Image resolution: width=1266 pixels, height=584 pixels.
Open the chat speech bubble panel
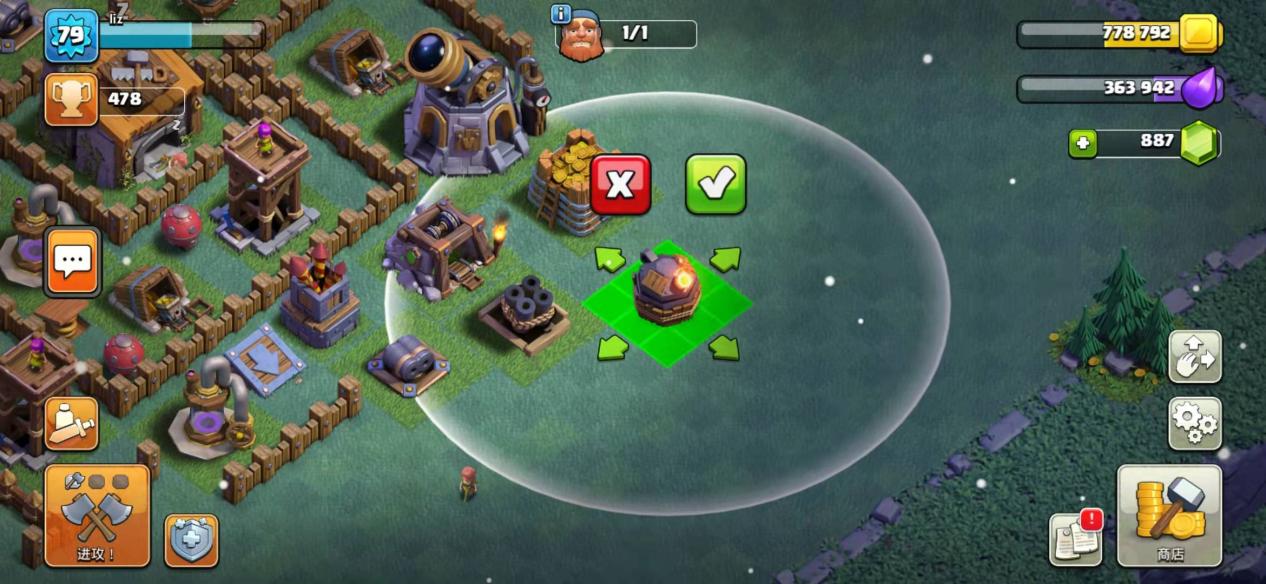[x=72, y=262]
